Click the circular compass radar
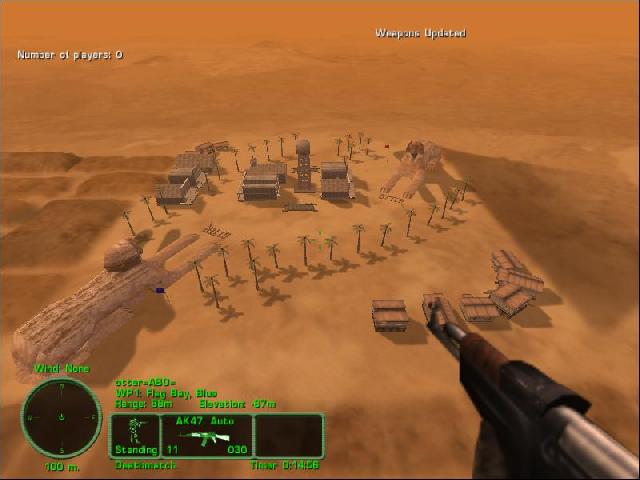The width and height of the screenshot is (640, 480). [62, 416]
